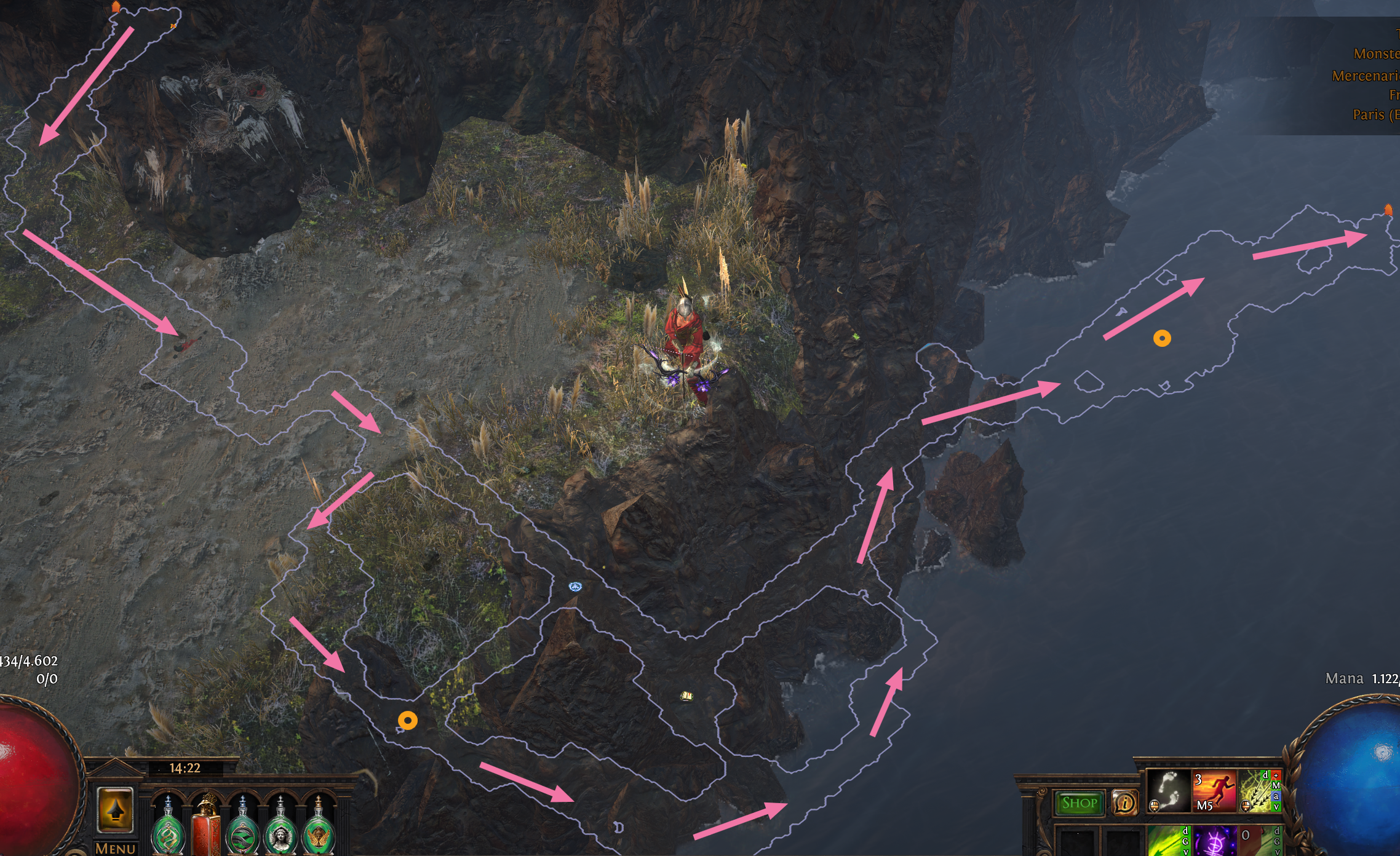Click the flask showing the winged woman bust

click(280, 837)
